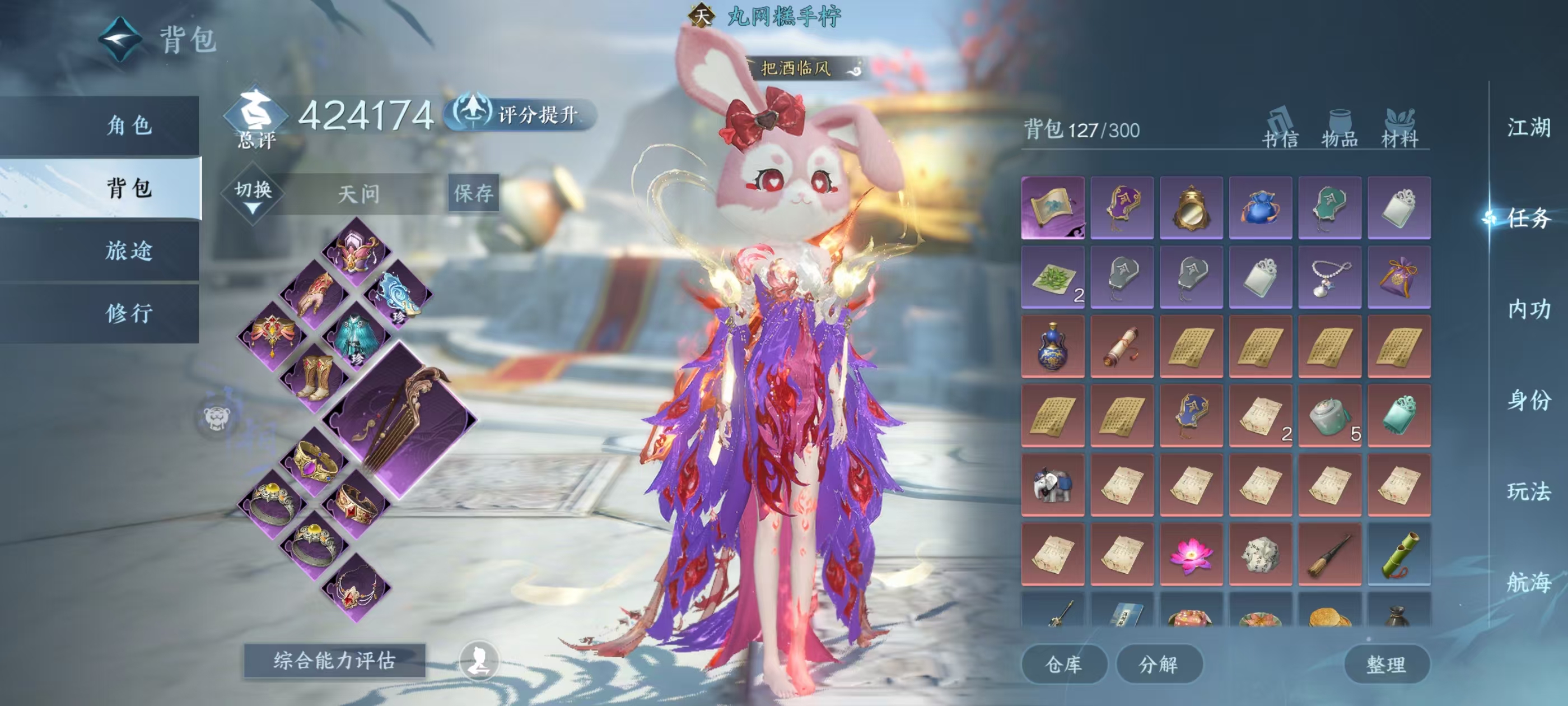
Task: Sort the bag with 整理
Action: coord(1386,664)
